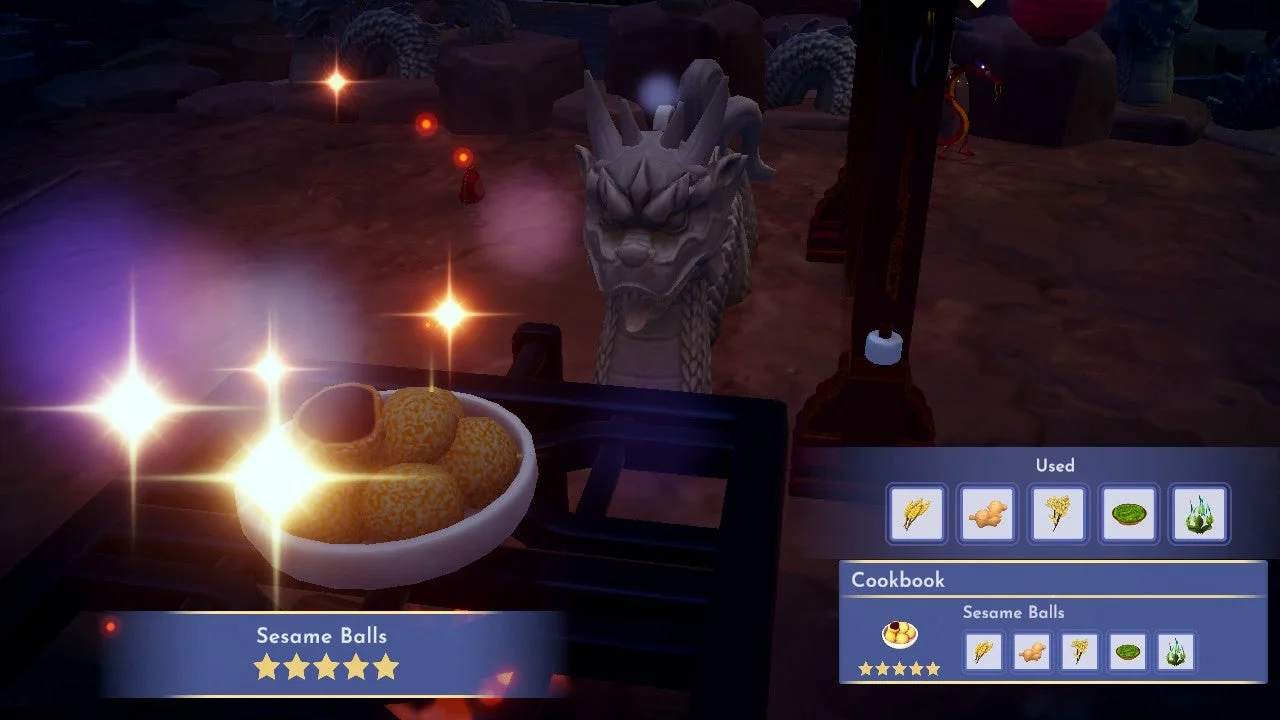
Task: Select the wheat slot under Used
Action: point(916,514)
